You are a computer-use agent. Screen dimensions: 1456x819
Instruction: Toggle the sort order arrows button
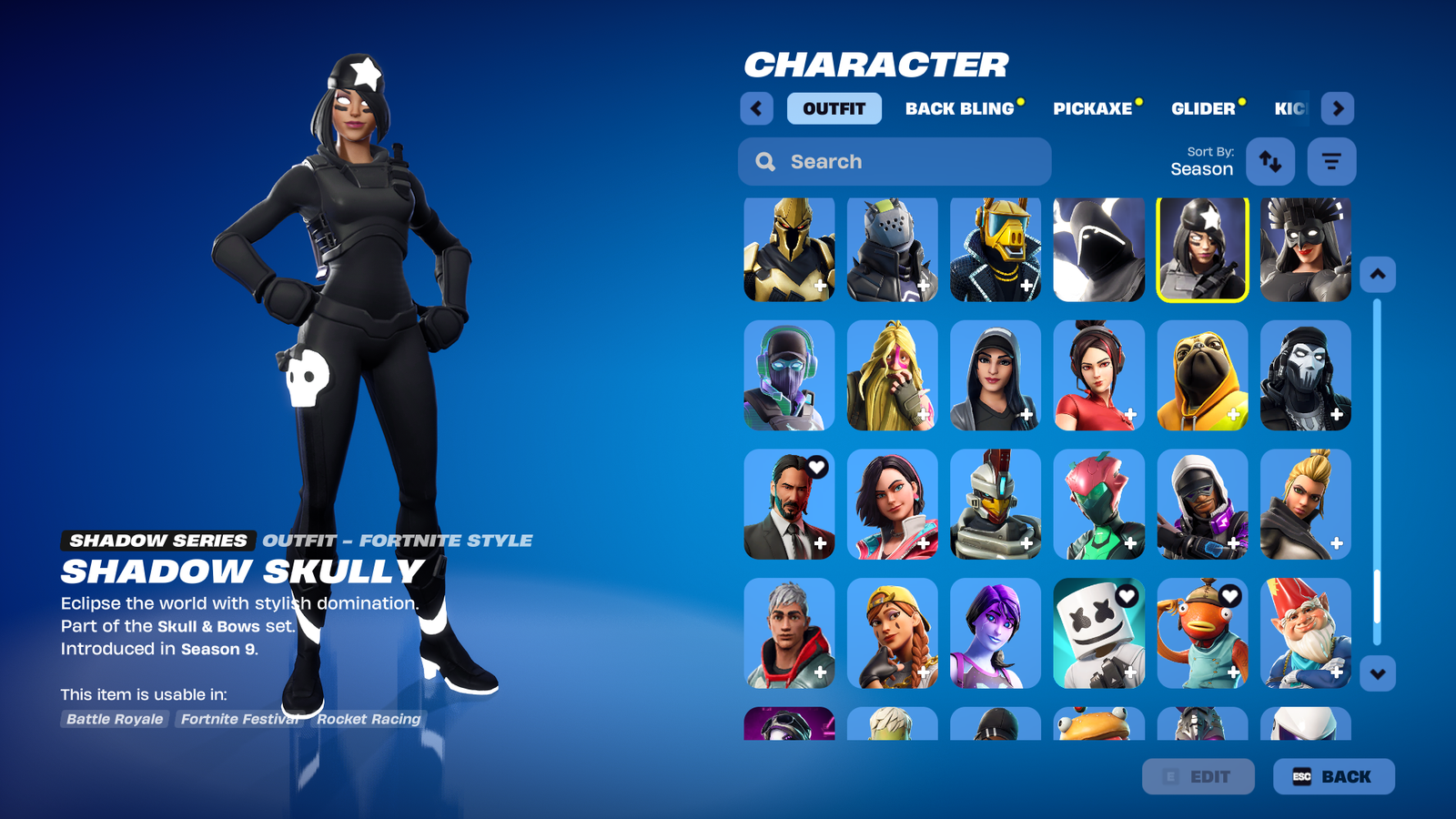pyautogui.click(x=1270, y=162)
